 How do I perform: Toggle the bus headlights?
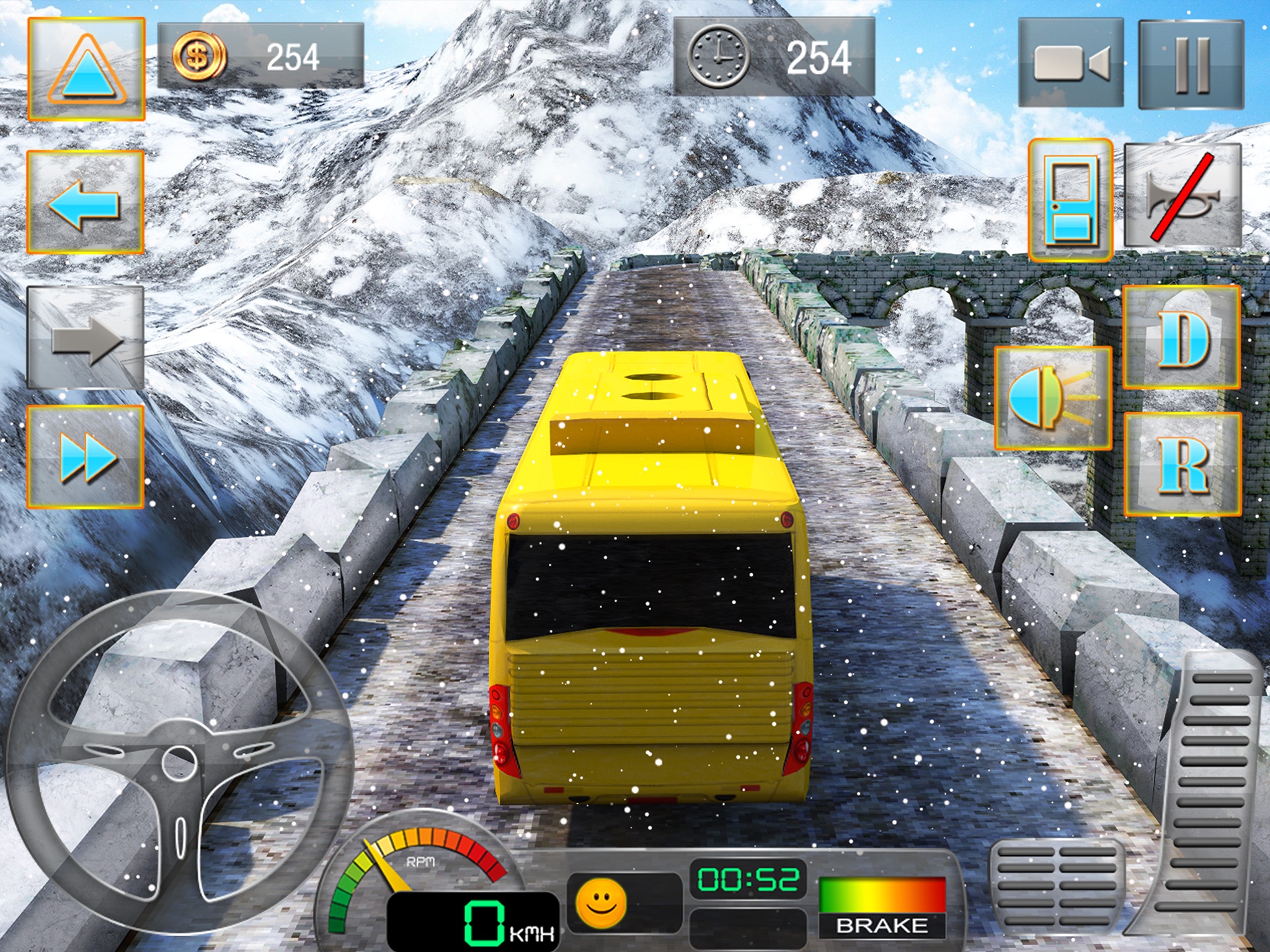(x=1052, y=397)
